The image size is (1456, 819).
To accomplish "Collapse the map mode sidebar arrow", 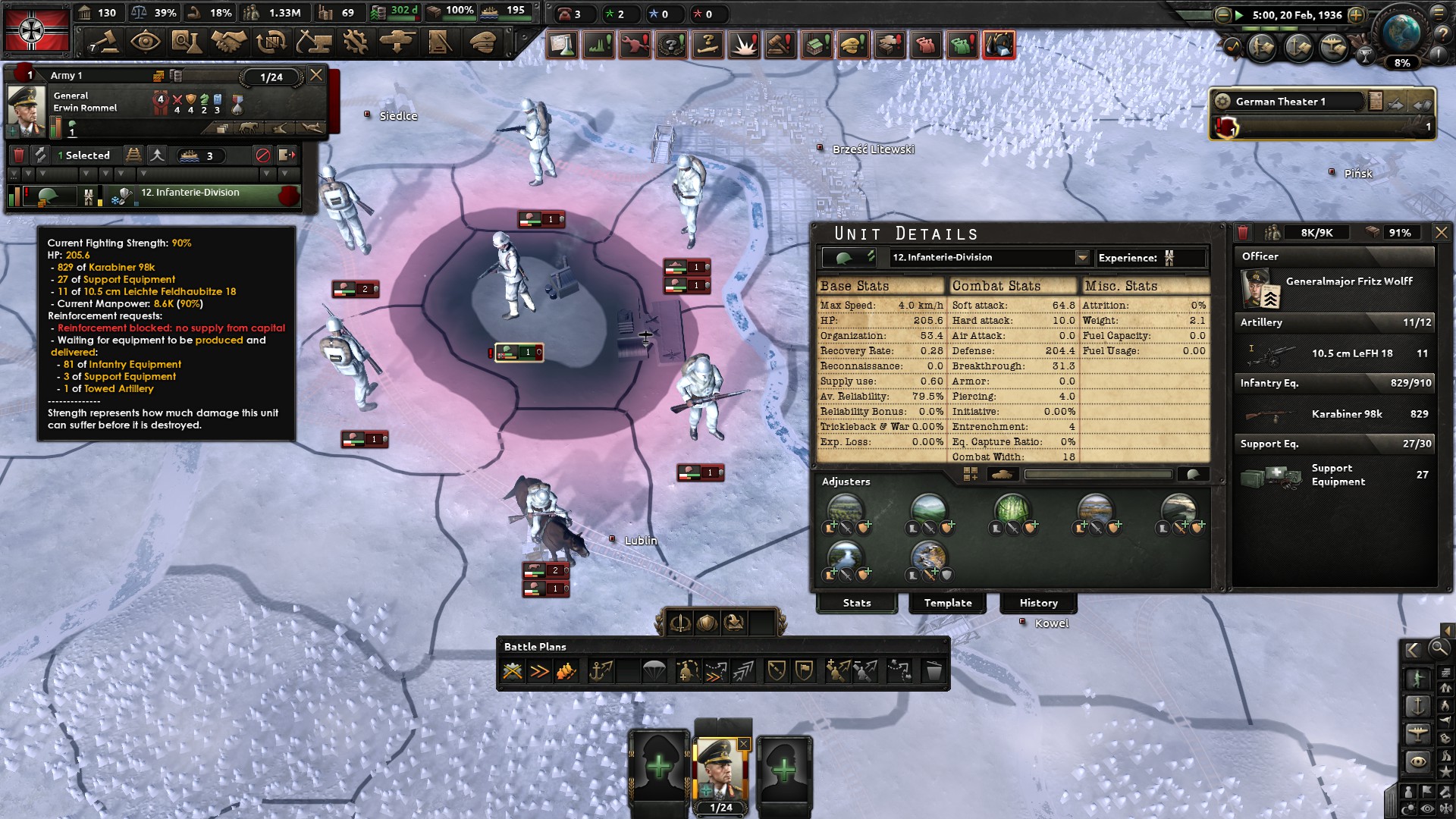I will pos(1412,650).
